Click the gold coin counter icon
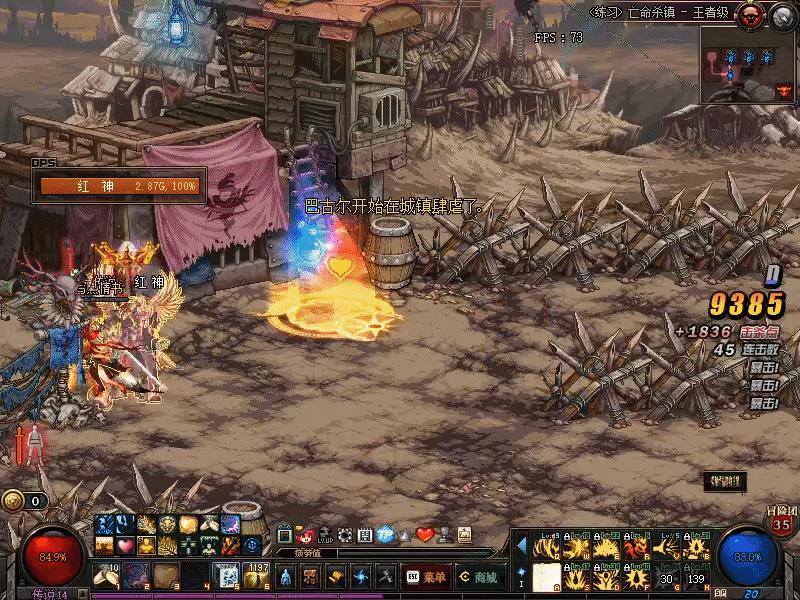800x600 pixels. click(13, 501)
